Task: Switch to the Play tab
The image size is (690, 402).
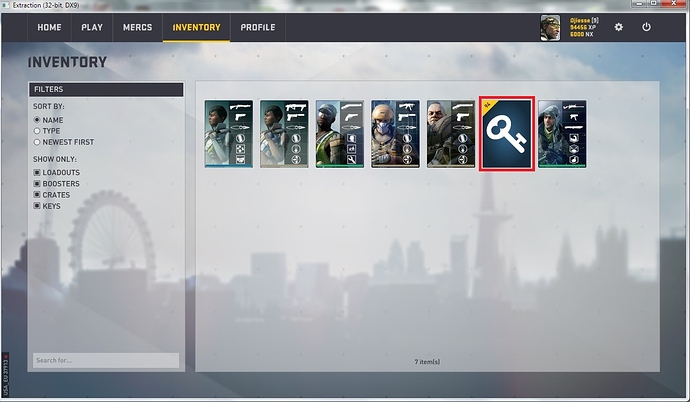Action: [x=91, y=27]
